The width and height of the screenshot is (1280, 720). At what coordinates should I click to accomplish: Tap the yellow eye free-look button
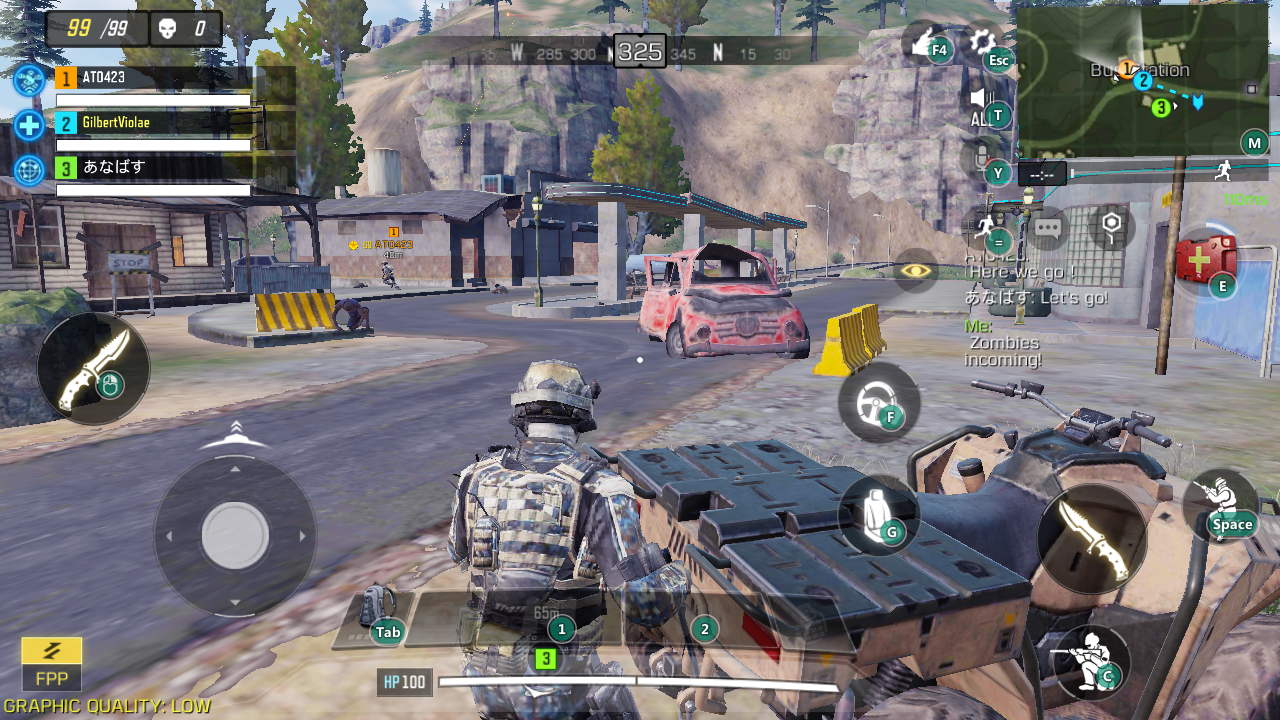coord(915,270)
